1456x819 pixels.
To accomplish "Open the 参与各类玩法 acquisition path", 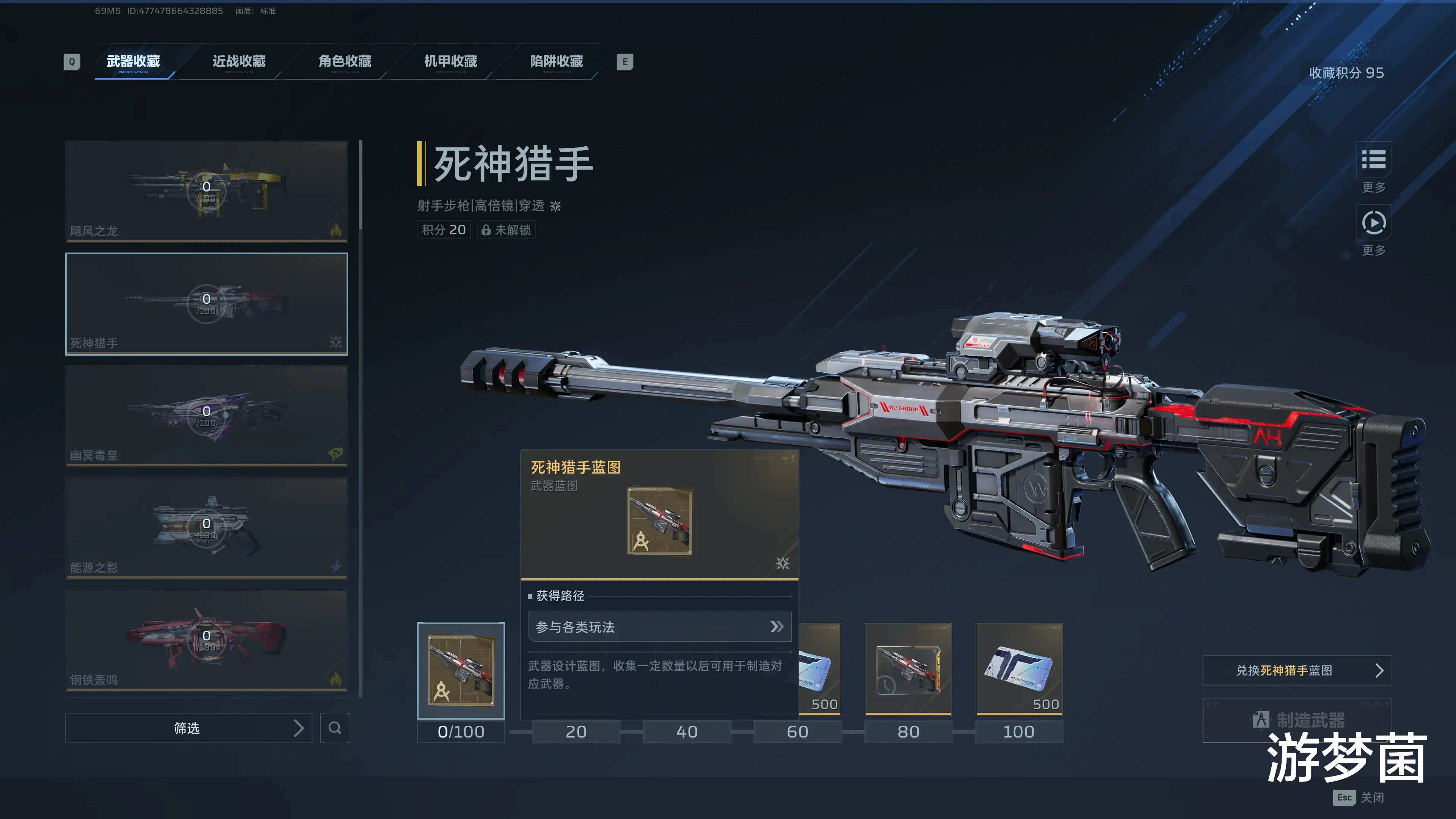I will [x=659, y=627].
